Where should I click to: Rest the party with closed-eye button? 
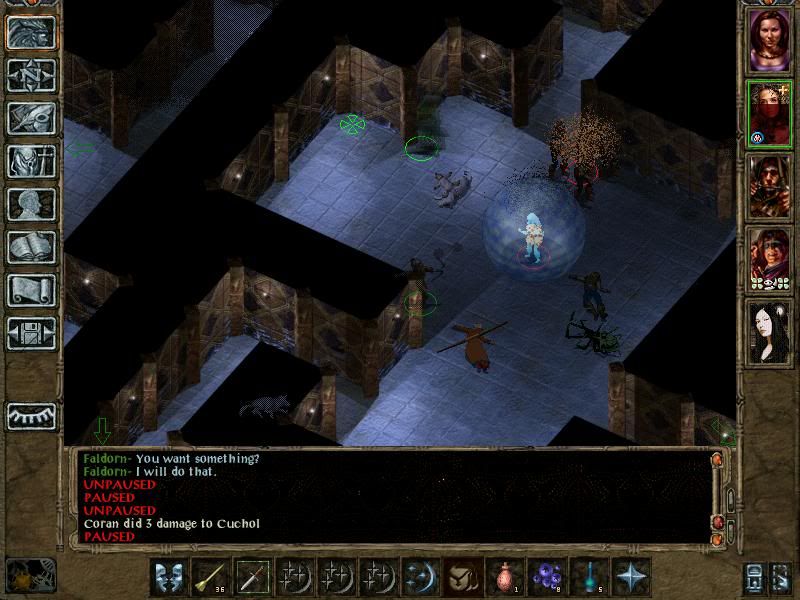[x=30, y=416]
